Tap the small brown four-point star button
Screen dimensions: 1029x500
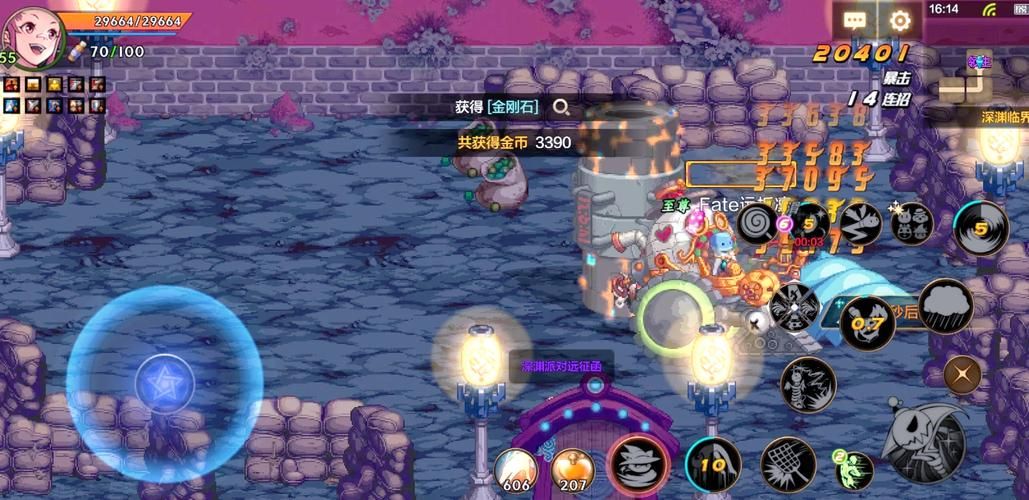point(962,374)
